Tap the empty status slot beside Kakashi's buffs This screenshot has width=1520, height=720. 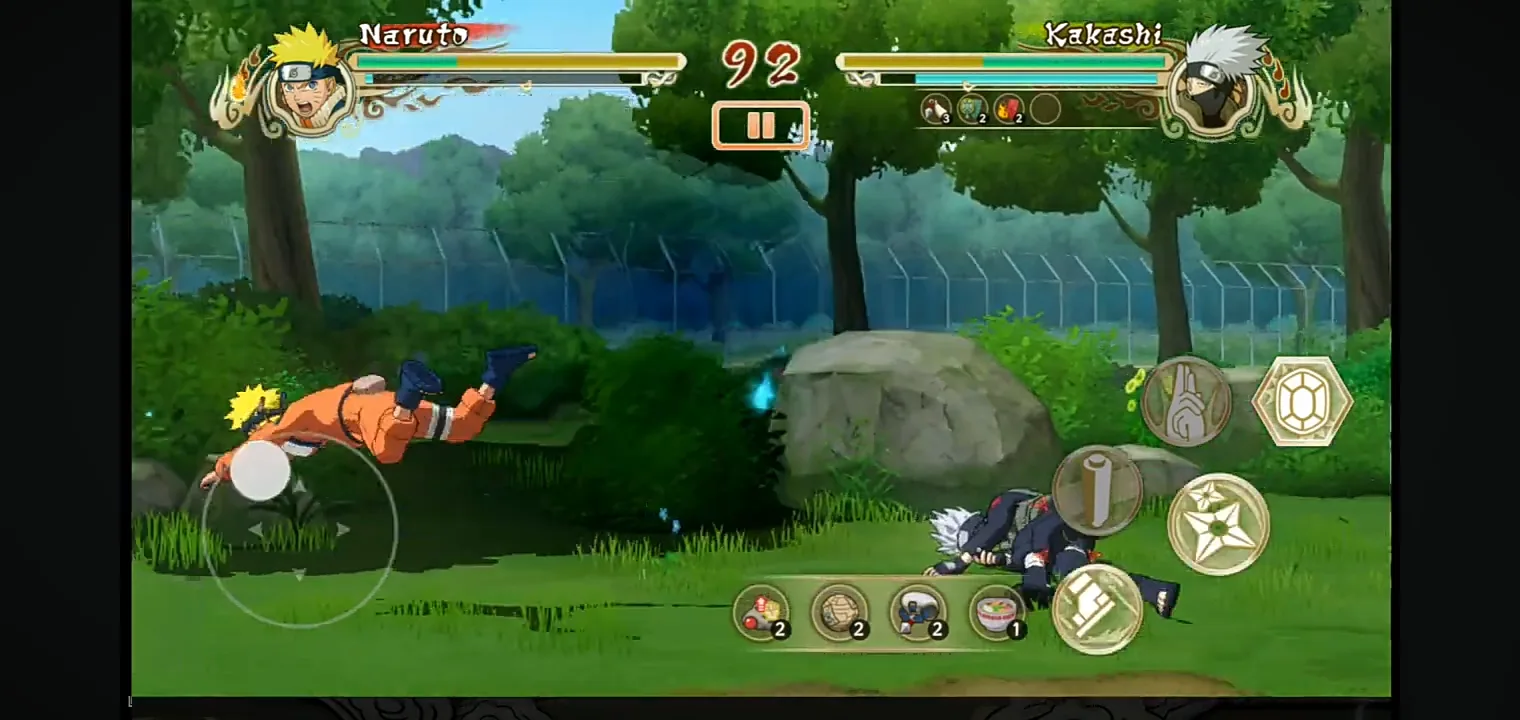click(x=1046, y=110)
